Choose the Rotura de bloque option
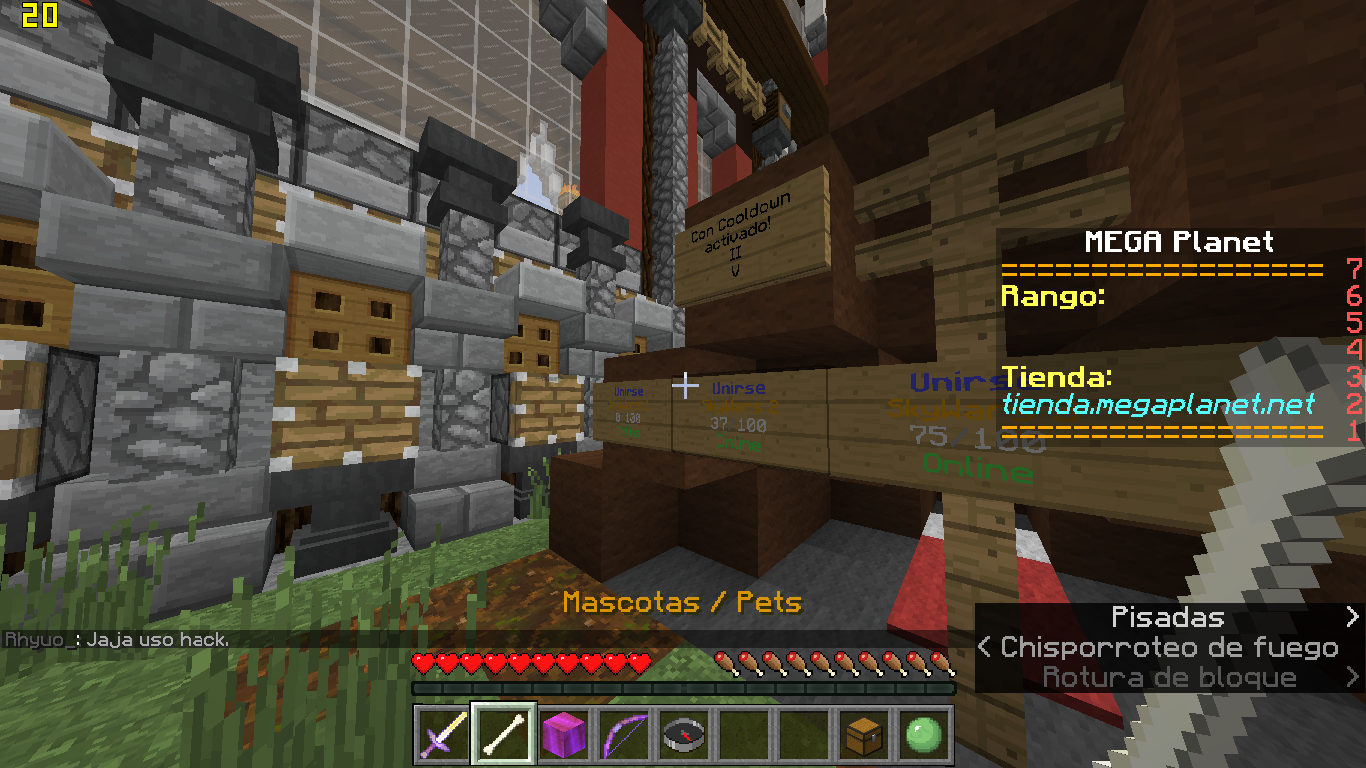Screen dimensions: 1366x768 [x=1169, y=678]
